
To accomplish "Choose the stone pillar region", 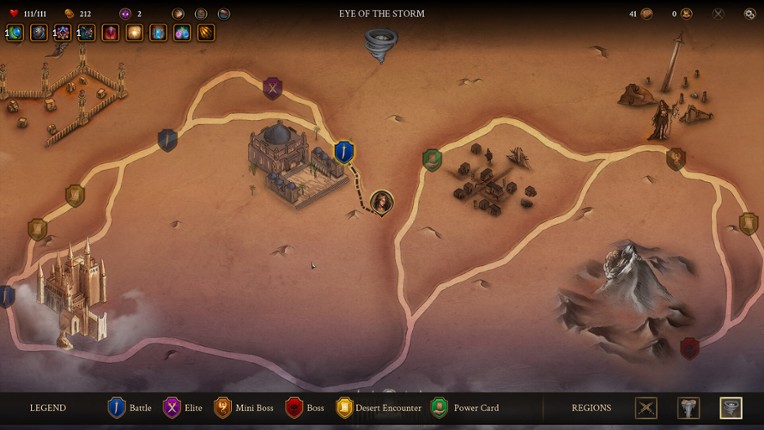I will (689, 408).
